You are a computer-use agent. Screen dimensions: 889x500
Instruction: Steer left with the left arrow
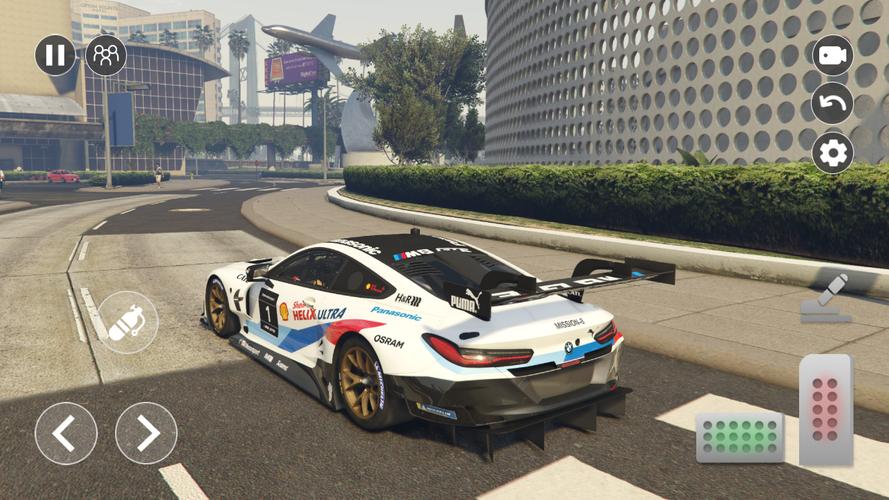click(x=66, y=433)
